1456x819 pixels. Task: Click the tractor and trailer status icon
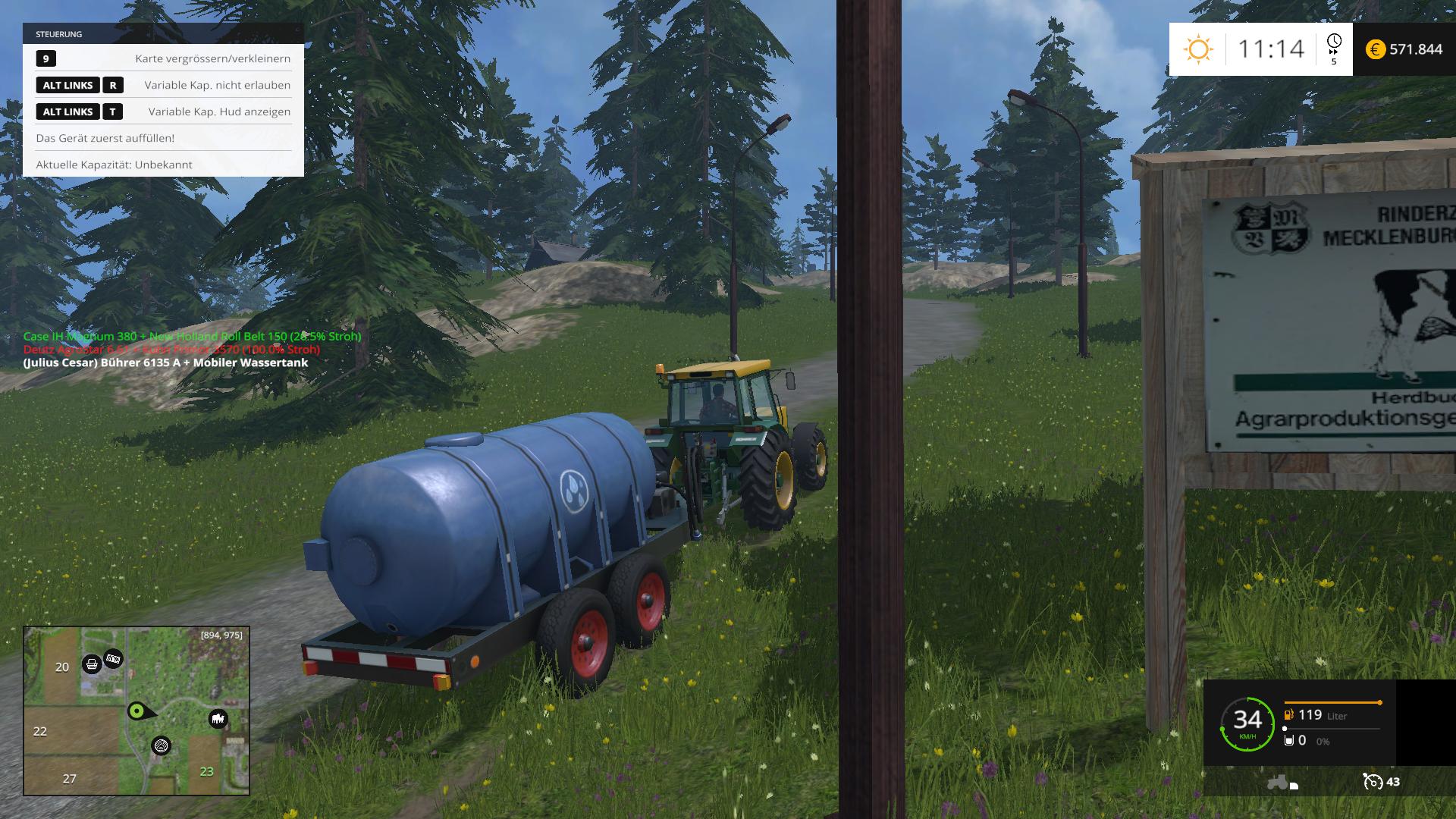click(1281, 783)
